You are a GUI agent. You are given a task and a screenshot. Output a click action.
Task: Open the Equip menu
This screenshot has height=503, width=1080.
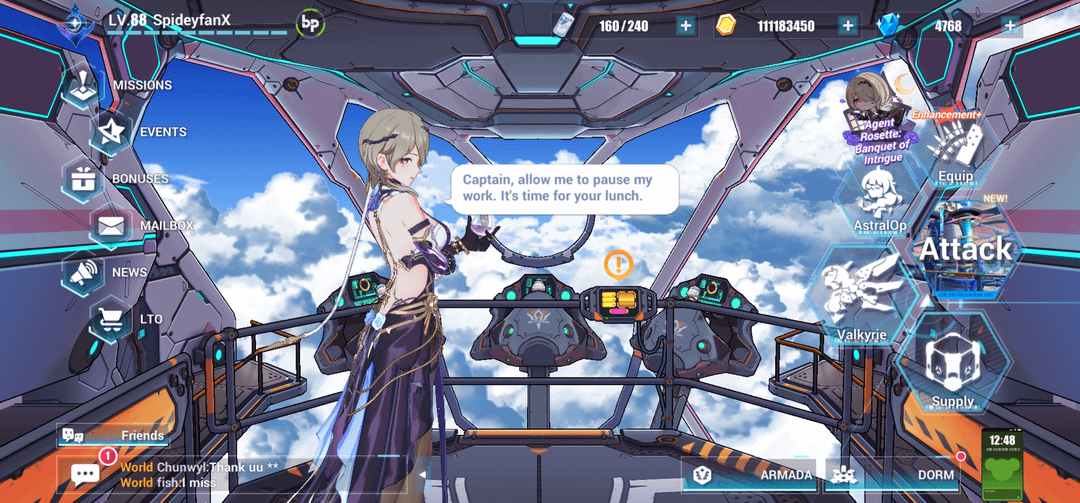click(x=955, y=152)
